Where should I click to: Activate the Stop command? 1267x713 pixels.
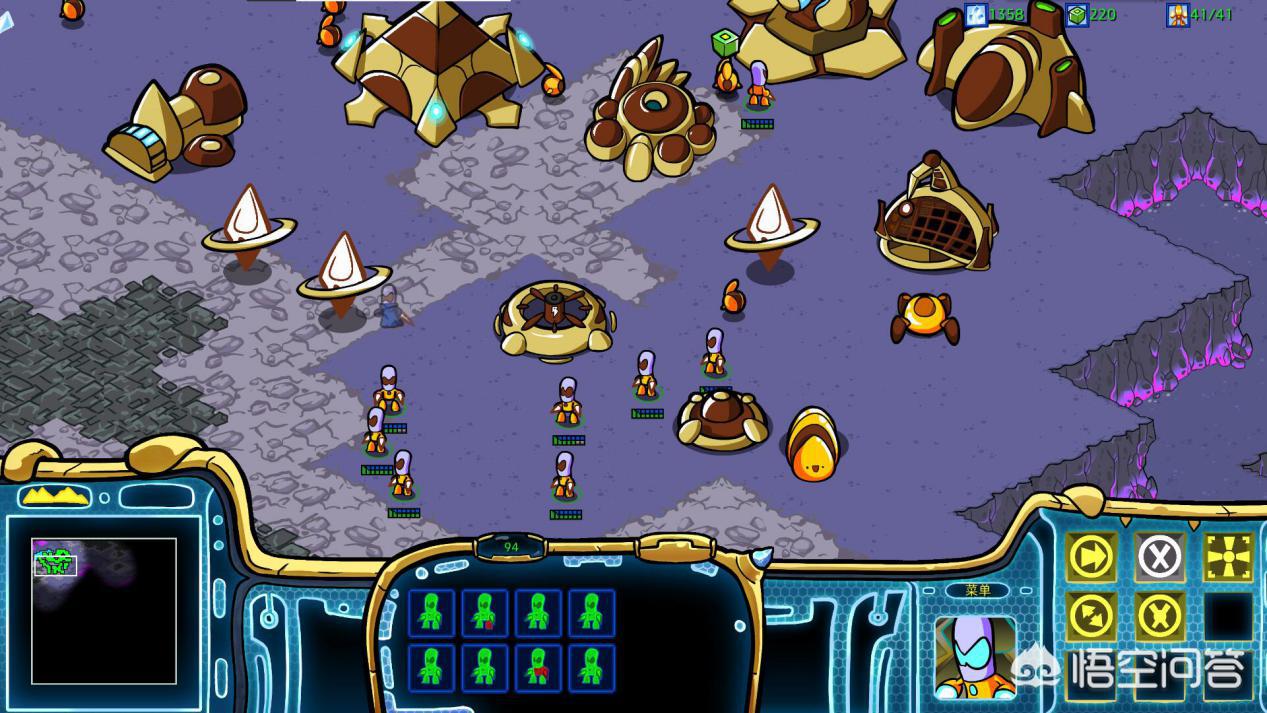point(1160,557)
